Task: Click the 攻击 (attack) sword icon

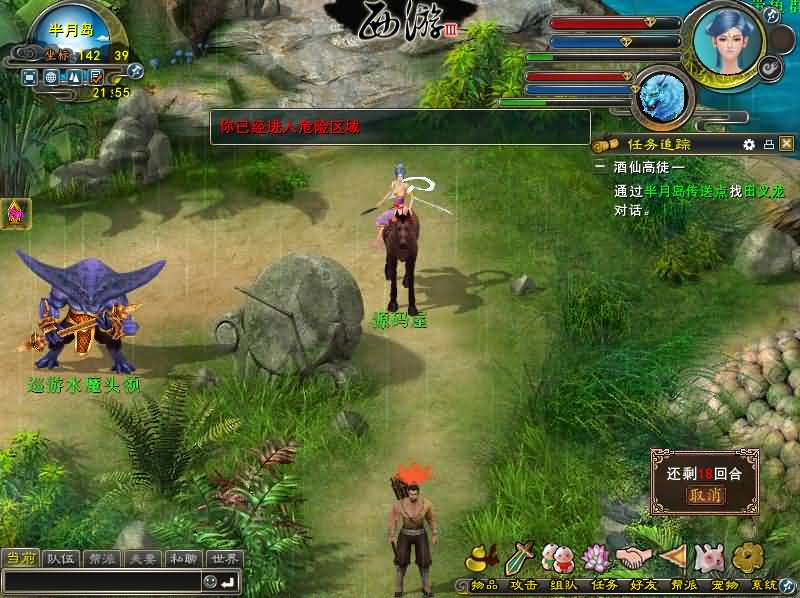Action: click(x=521, y=557)
